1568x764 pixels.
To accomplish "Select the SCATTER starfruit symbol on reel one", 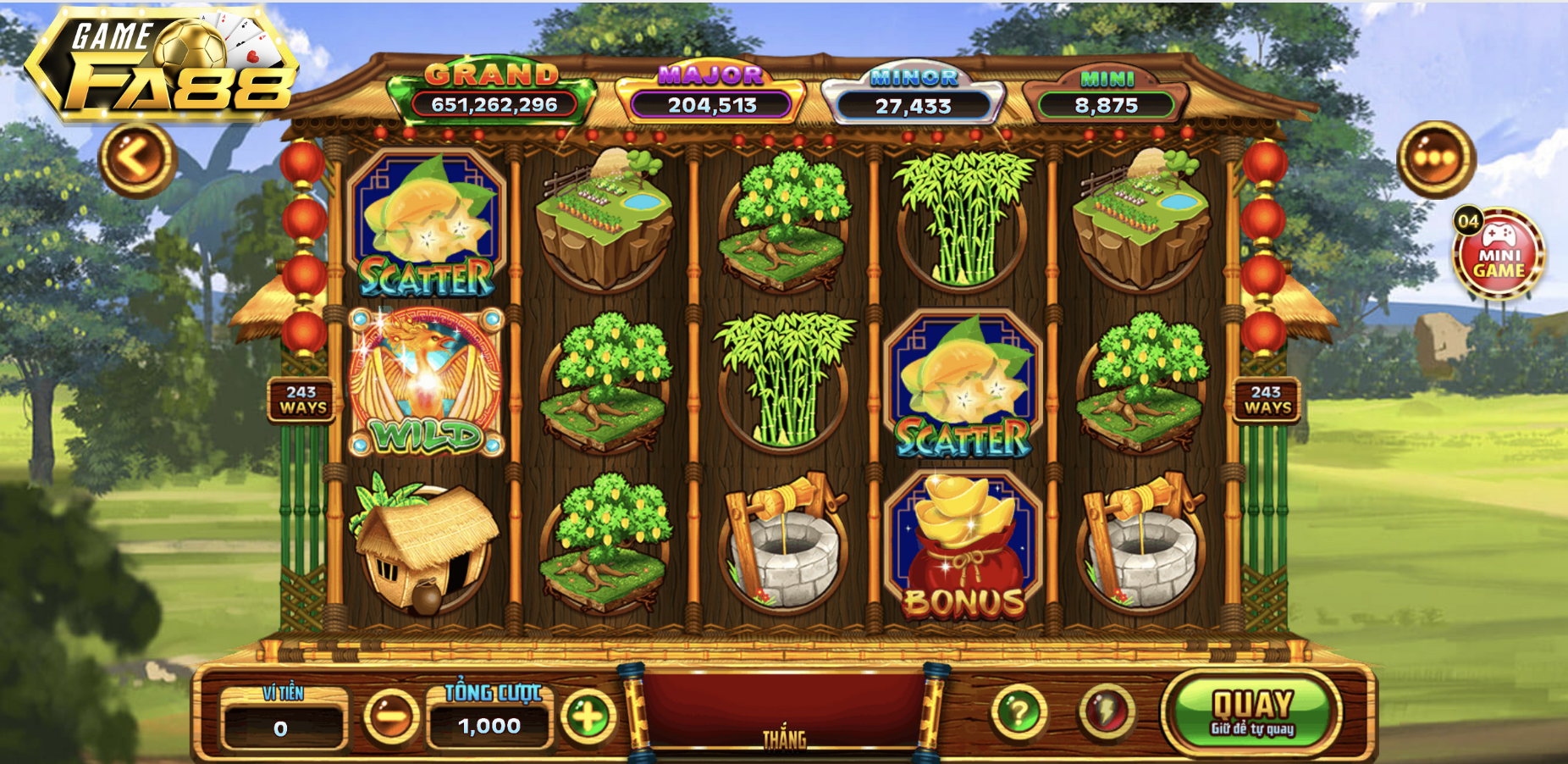I will point(428,220).
